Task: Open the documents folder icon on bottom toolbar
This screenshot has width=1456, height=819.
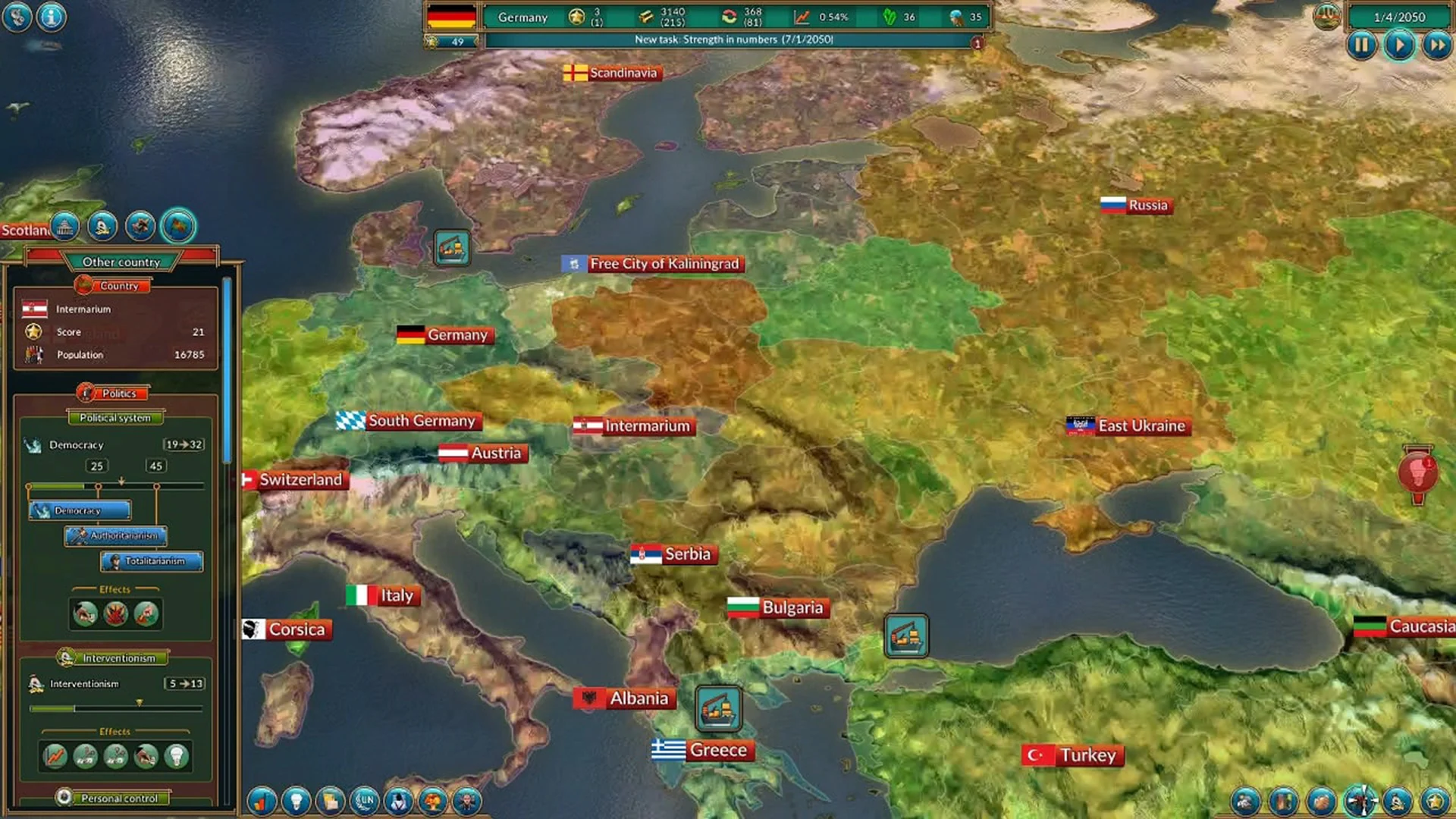Action: coord(331,800)
